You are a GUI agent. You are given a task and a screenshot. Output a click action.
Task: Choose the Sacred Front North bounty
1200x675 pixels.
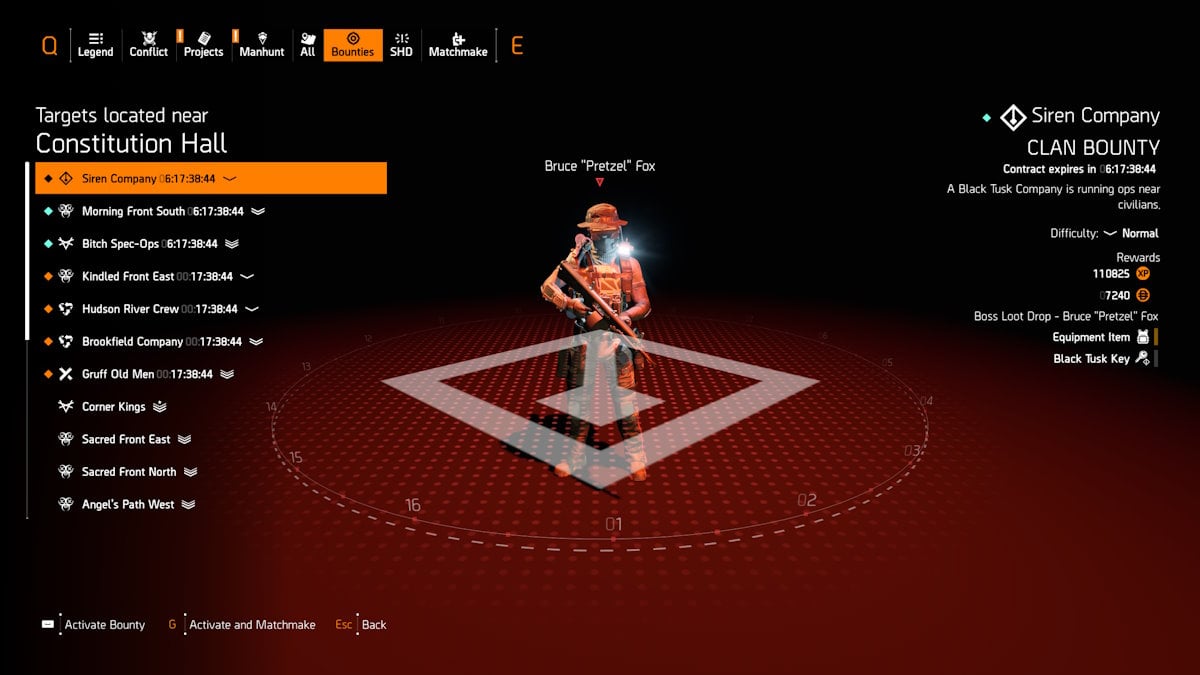pyautogui.click(x=128, y=472)
